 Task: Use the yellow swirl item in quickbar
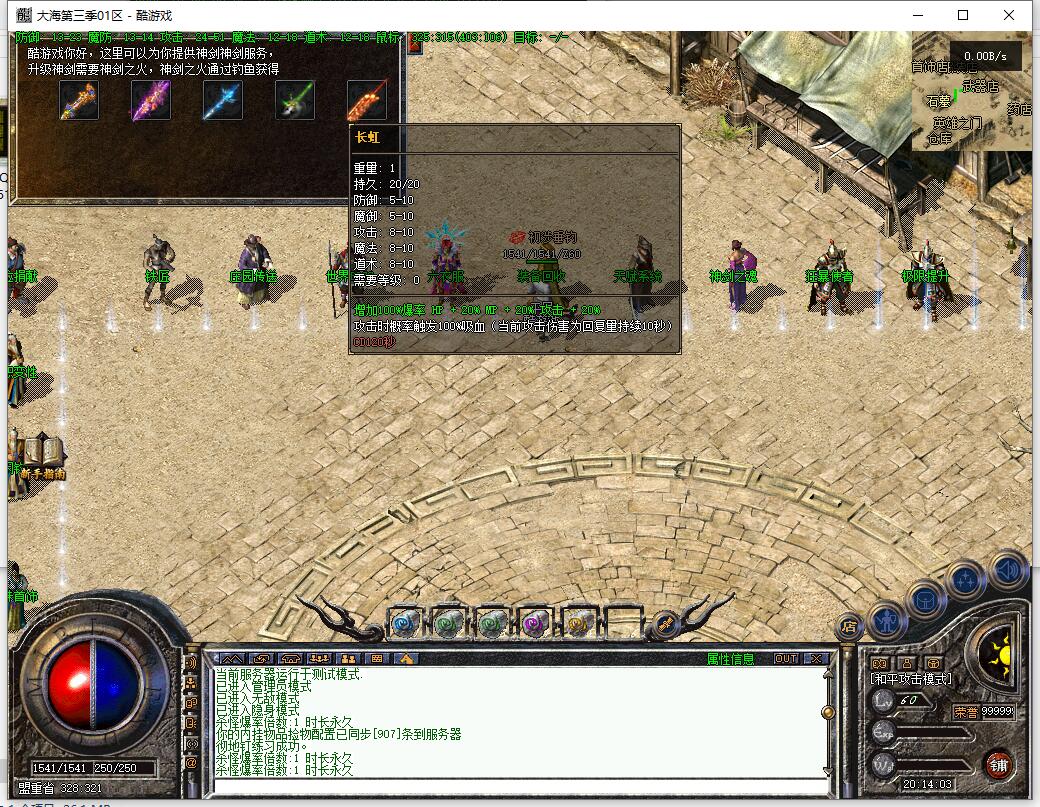click(x=578, y=623)
